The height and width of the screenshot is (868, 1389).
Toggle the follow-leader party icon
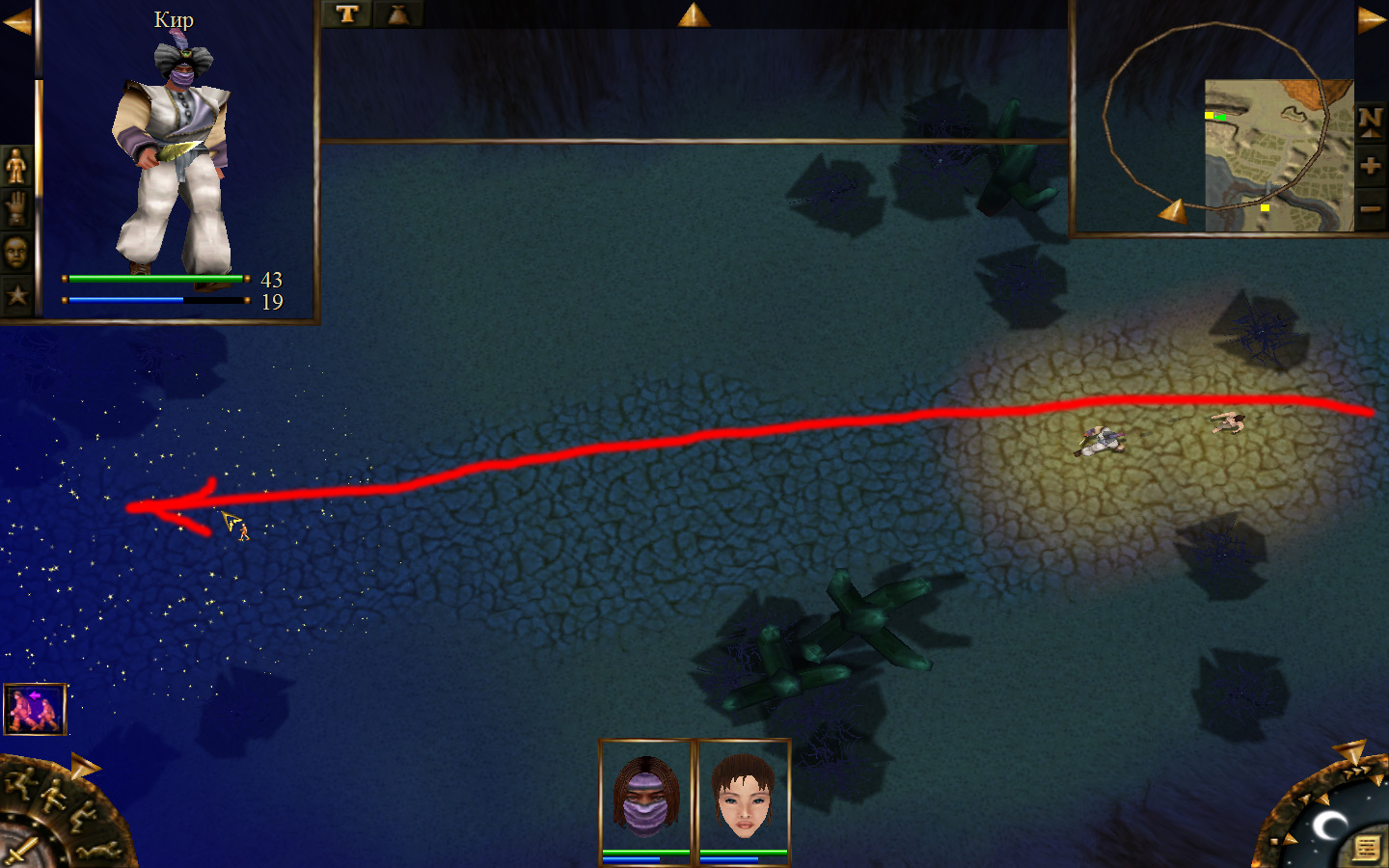click(x=35, y=709)
